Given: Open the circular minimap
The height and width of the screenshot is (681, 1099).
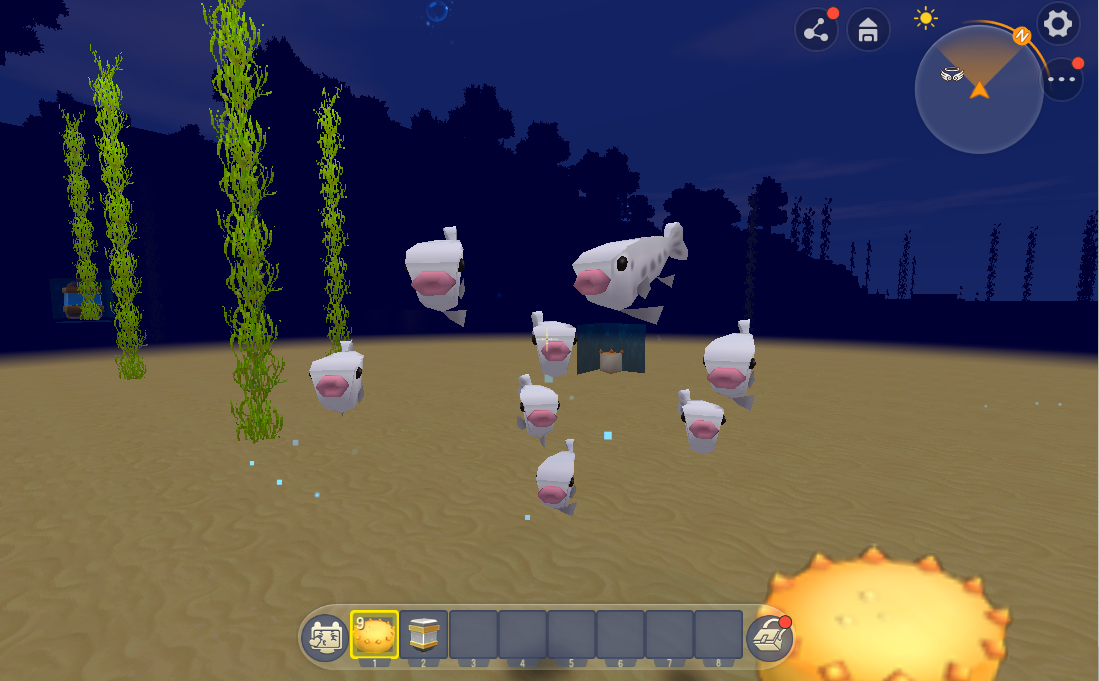Looking at the screenshot, I should click(x=979, y=90).
